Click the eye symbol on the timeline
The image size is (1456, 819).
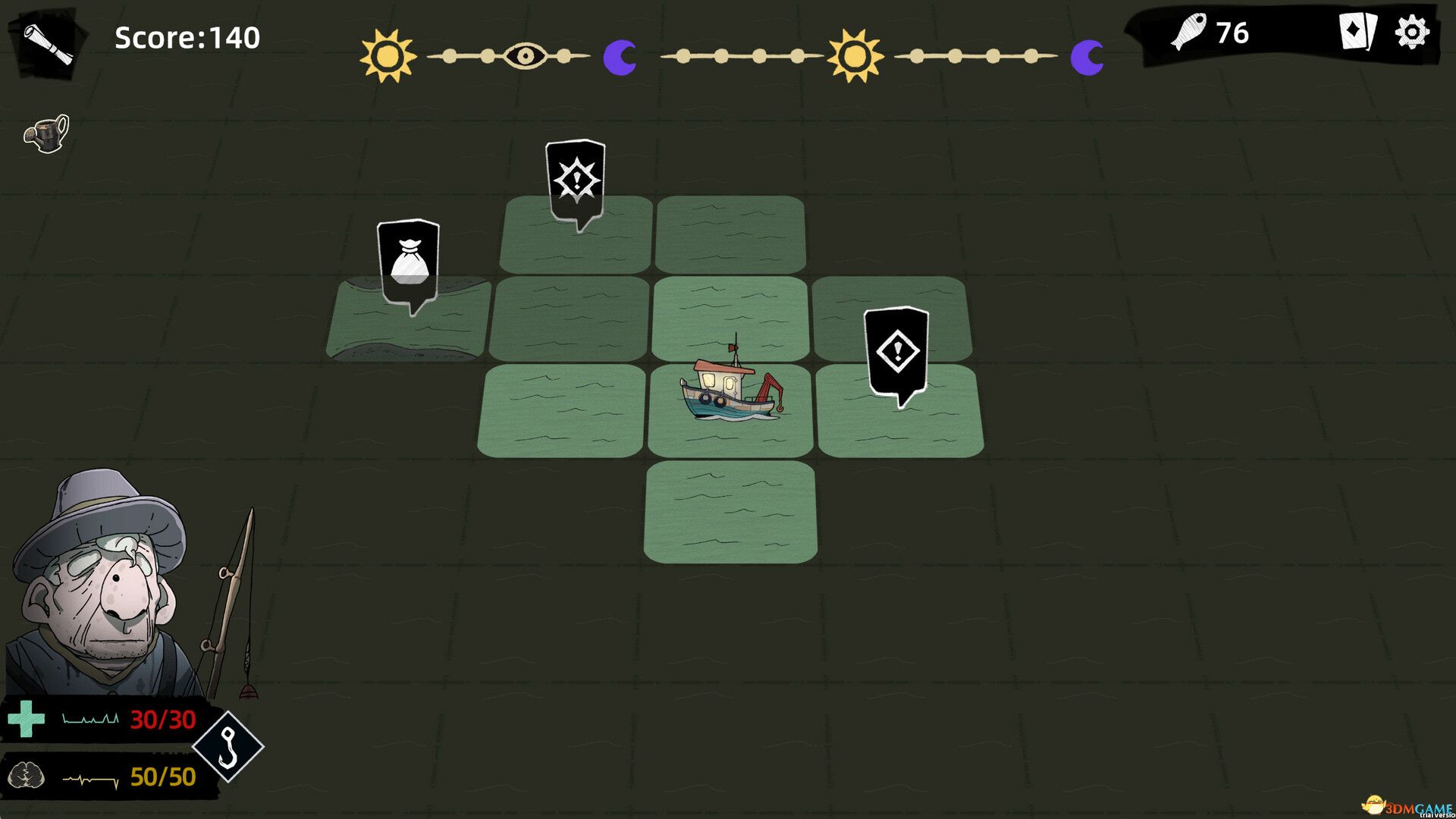pos(527,54)
